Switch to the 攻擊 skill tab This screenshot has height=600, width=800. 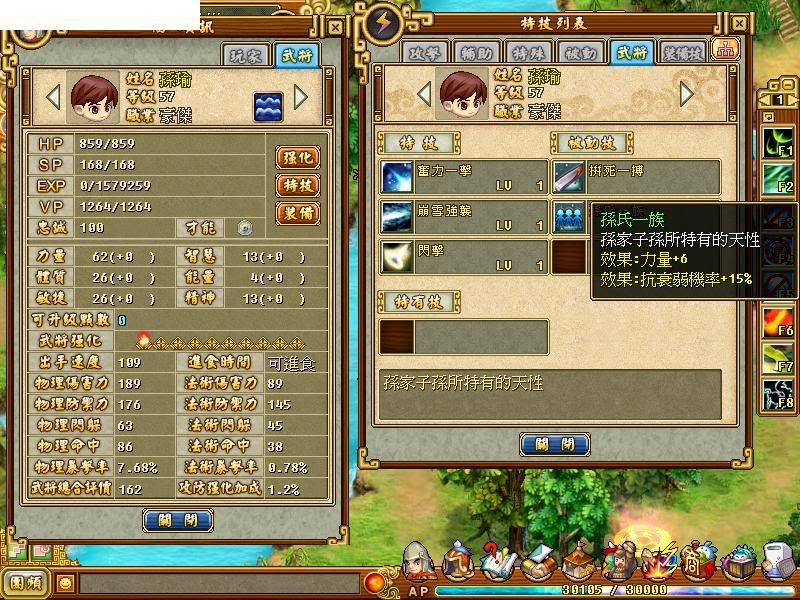(x=424, y=52)
